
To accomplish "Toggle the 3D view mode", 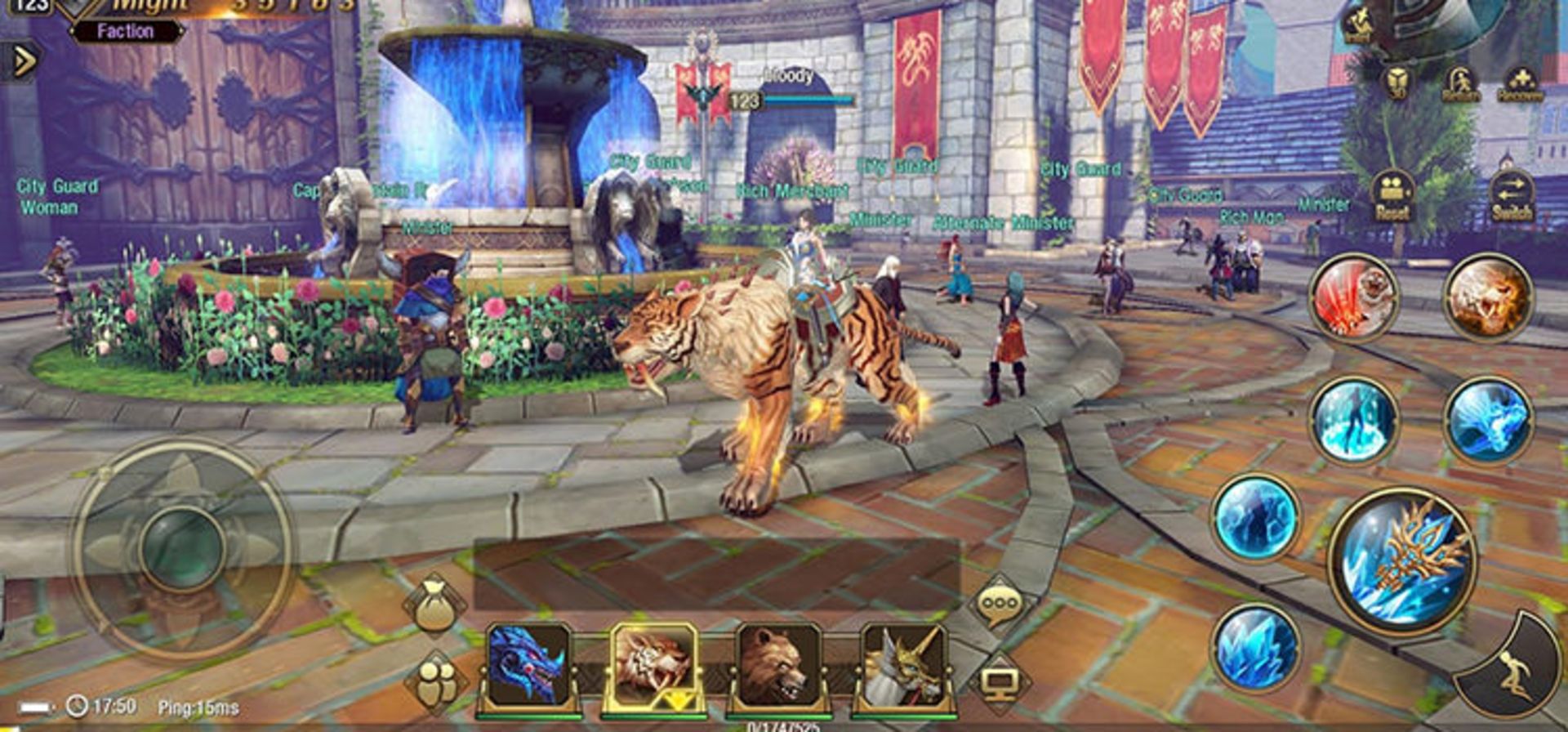I will coord(1397,83).
